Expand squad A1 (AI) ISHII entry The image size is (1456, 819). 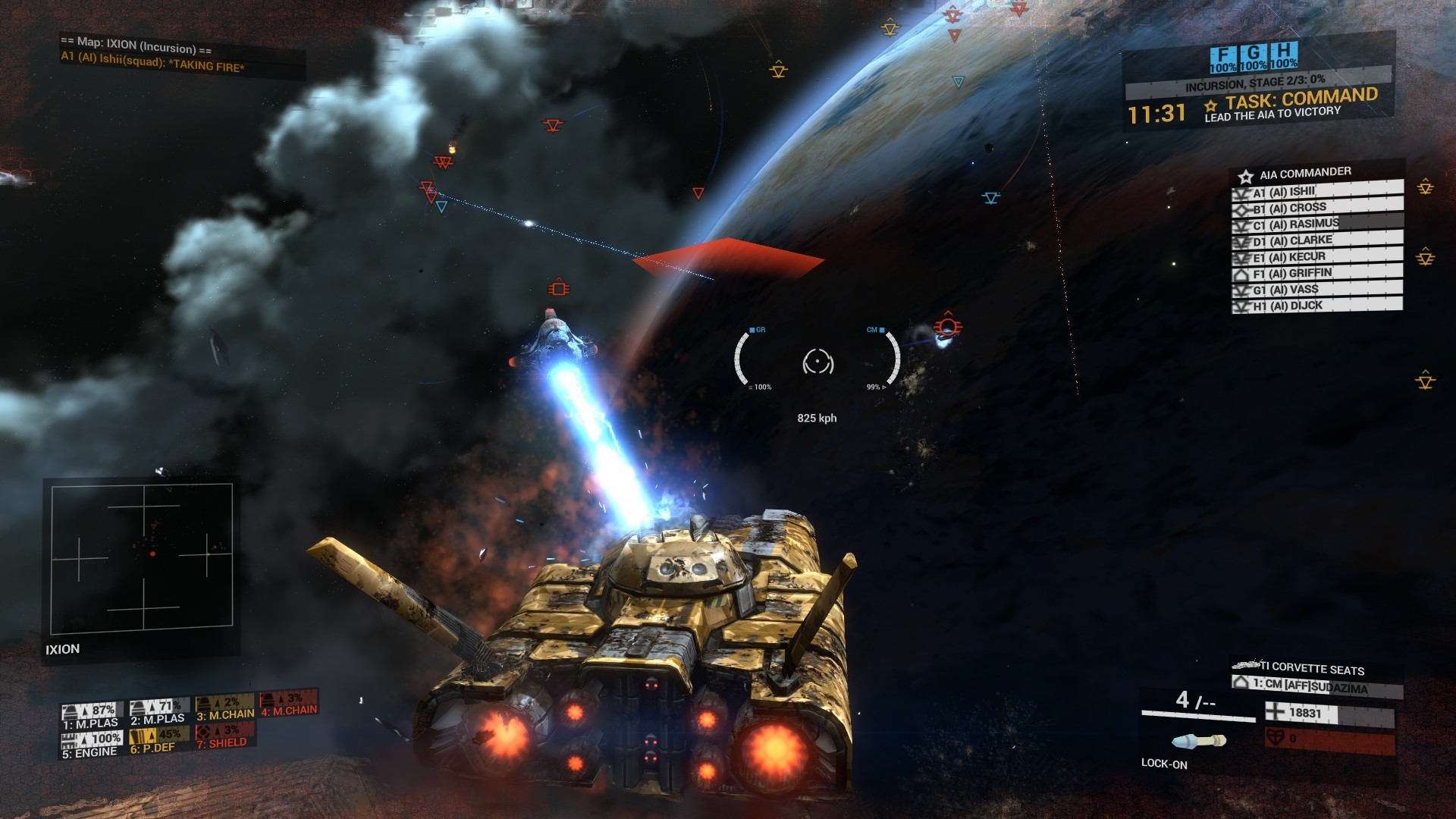(x=1277, y=193)
